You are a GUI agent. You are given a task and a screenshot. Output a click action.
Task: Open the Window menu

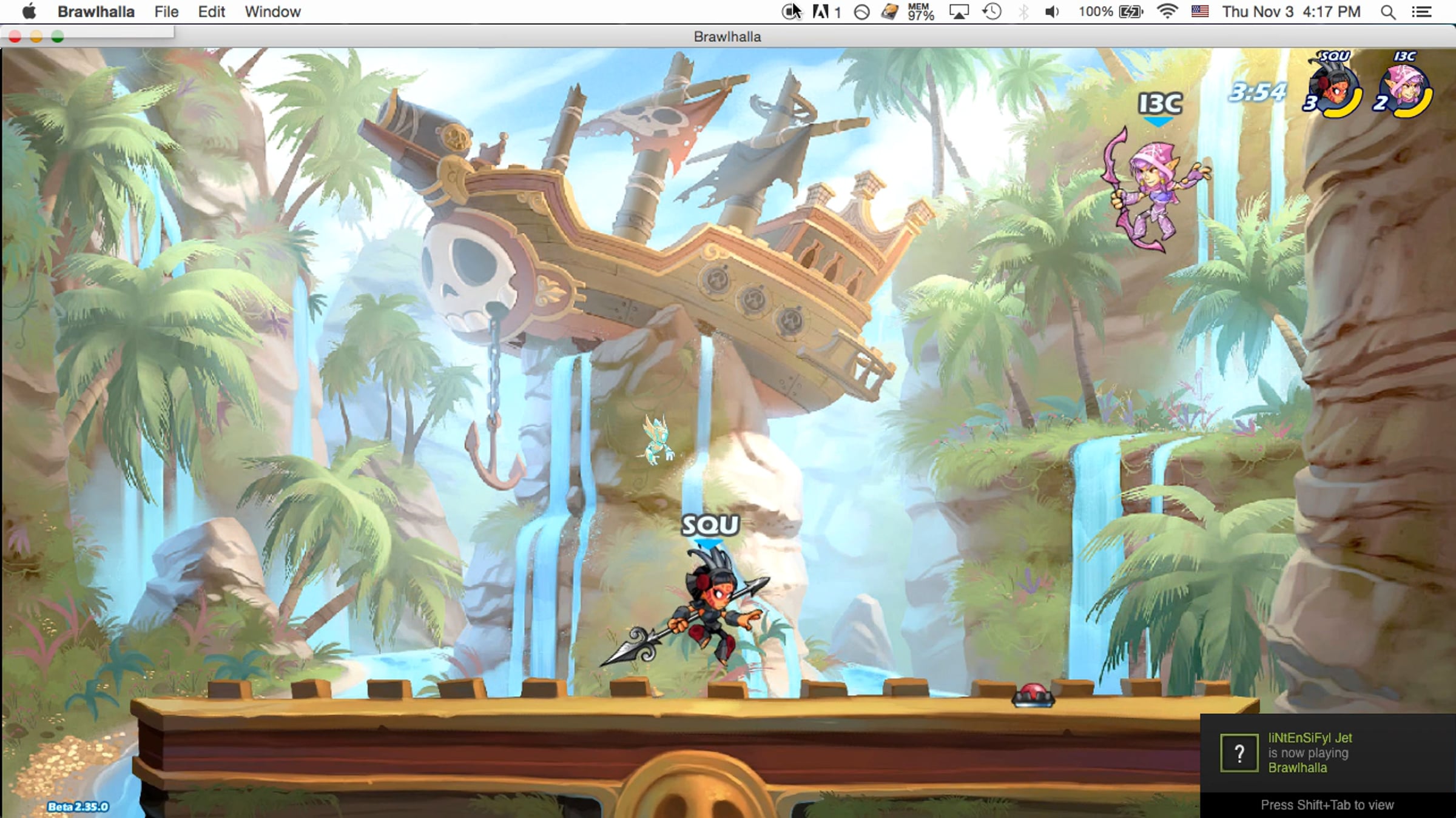click(272, 12)
